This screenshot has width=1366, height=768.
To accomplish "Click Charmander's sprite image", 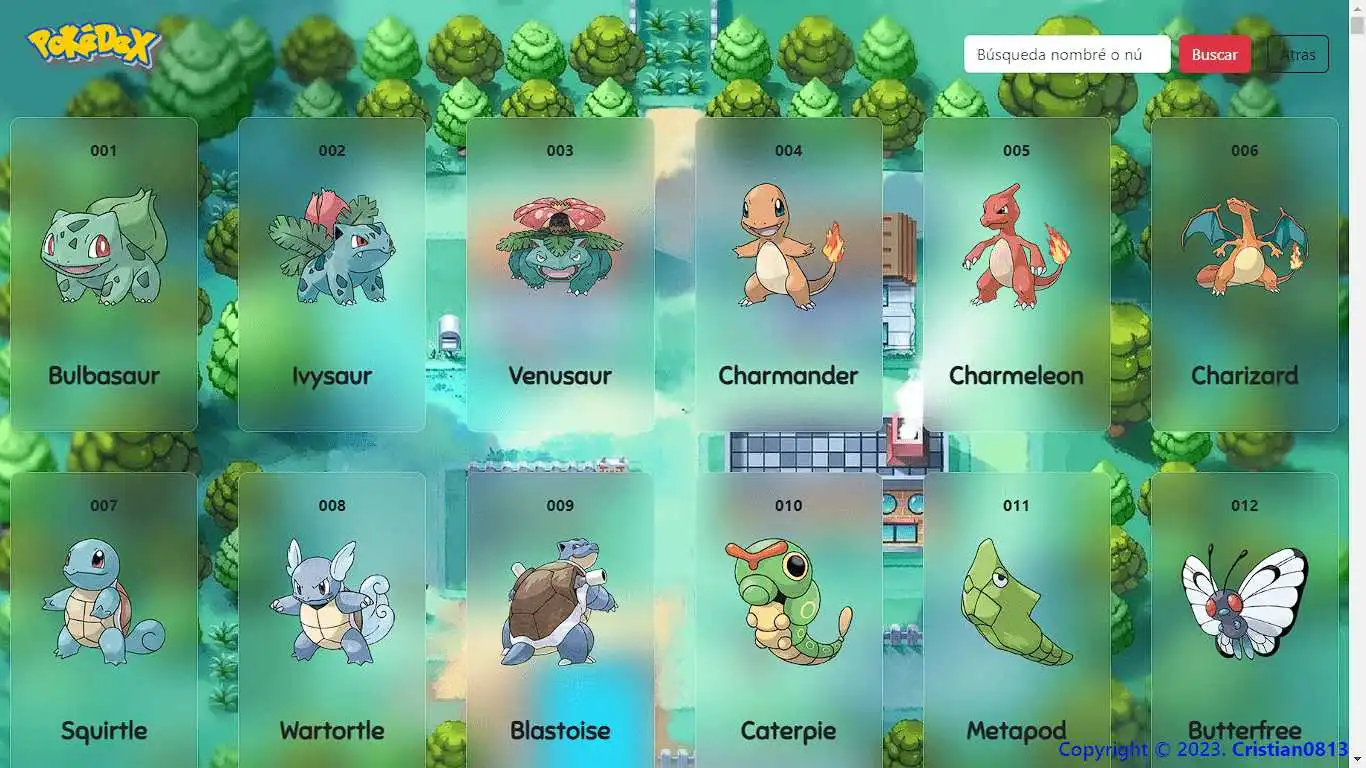I will tap(788, 245).
